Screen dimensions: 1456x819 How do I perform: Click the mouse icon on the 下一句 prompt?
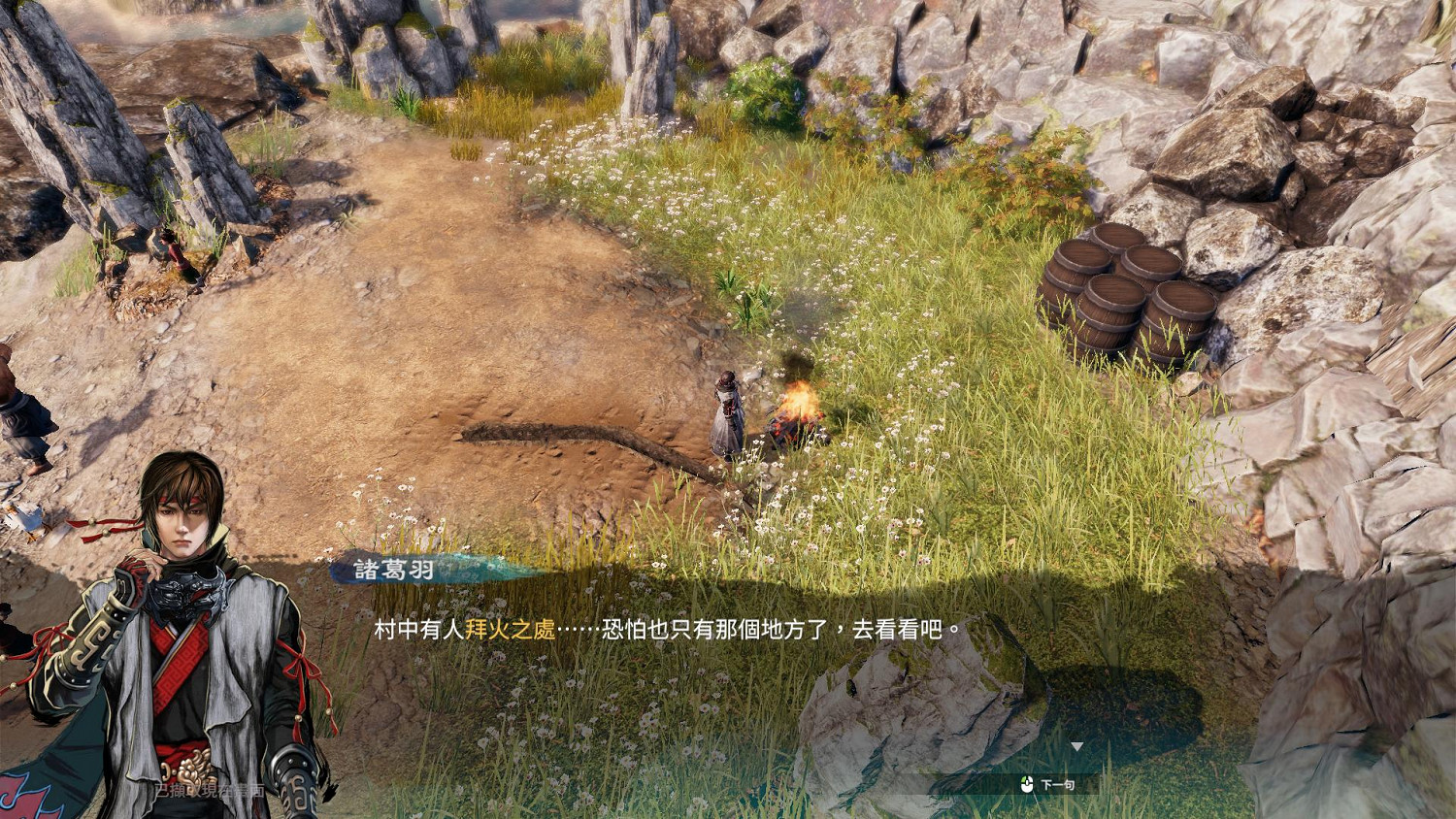tap(1027, 786)
